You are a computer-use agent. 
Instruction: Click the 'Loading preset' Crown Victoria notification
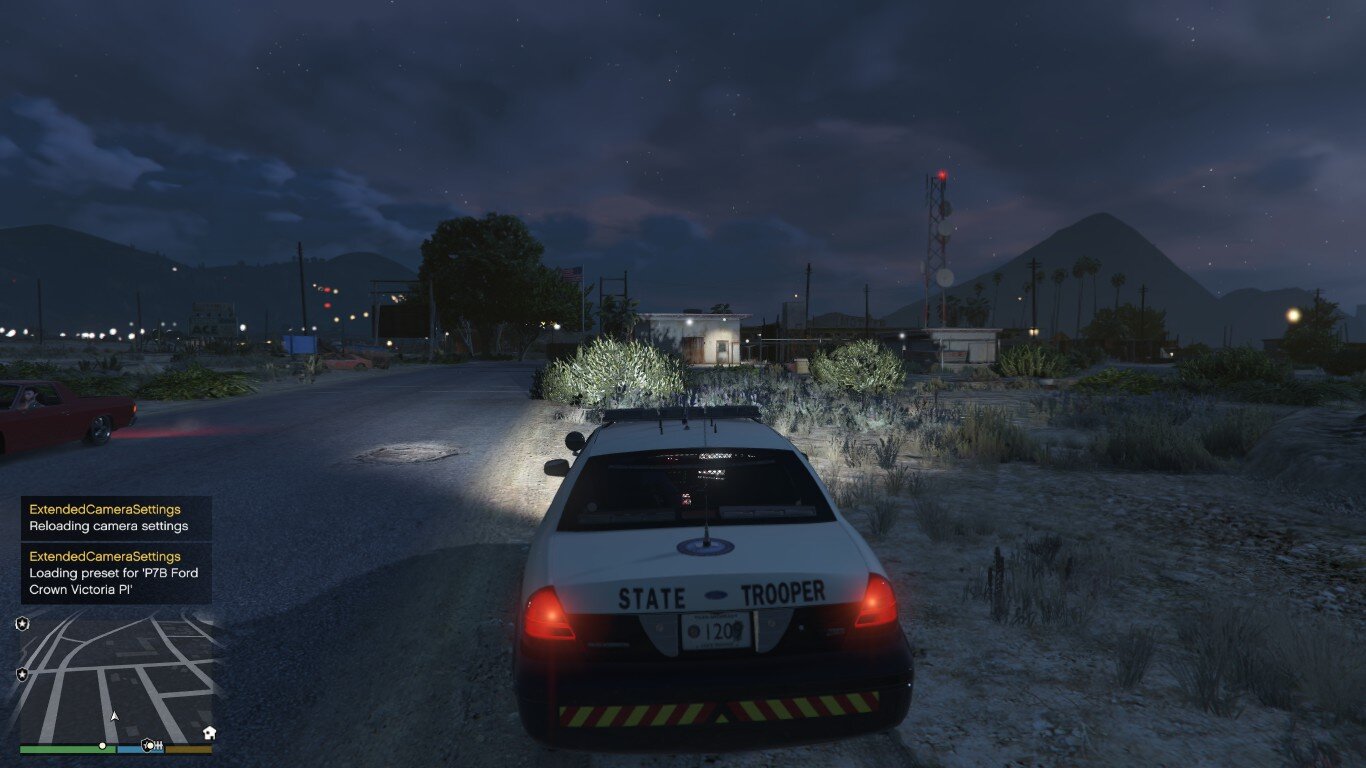pos(116,573)
